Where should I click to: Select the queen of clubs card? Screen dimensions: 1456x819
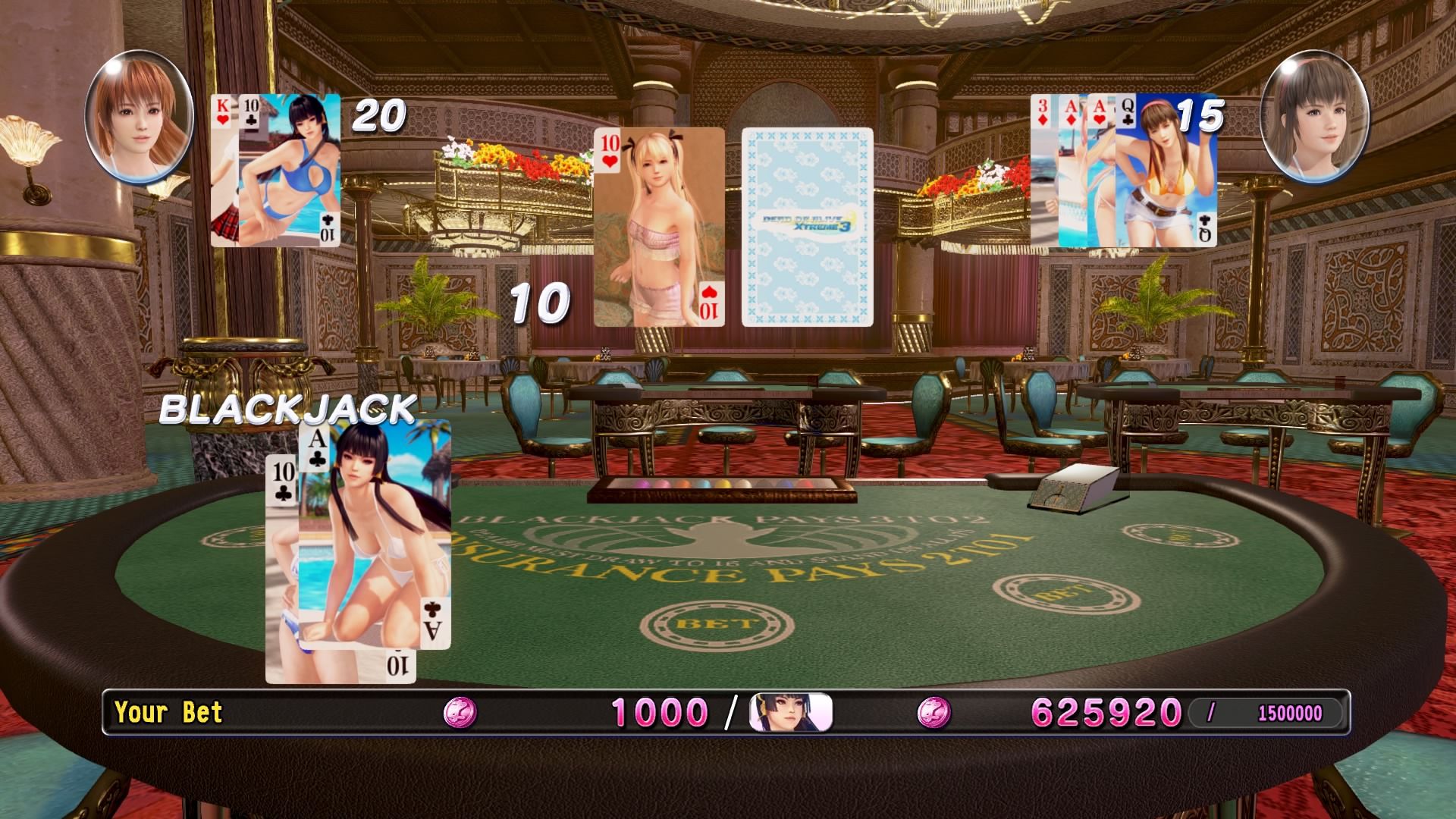tap(1166, 171)
